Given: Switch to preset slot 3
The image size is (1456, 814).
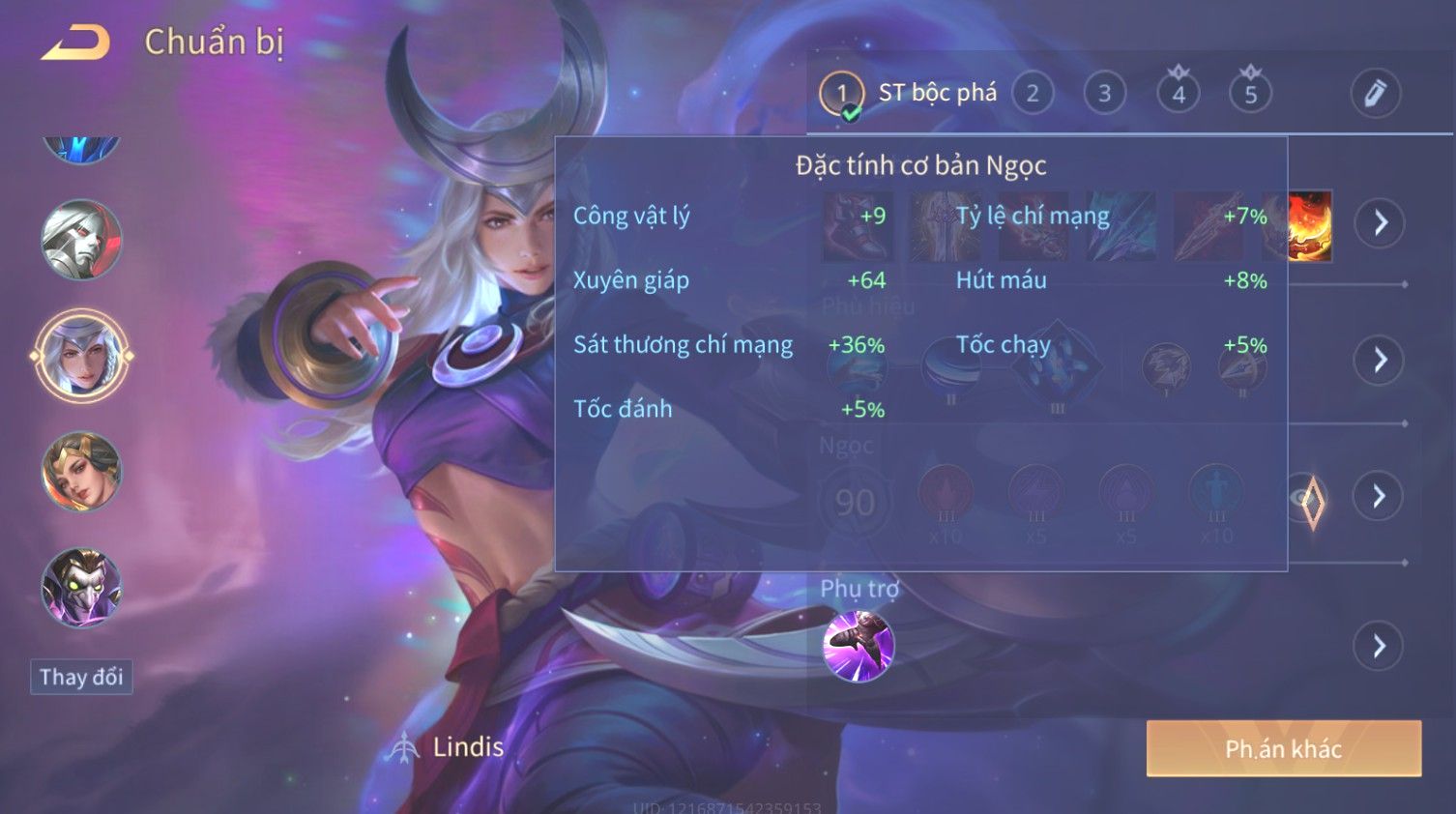Looking at the screenshot, I should click(x=1104, y=94).
